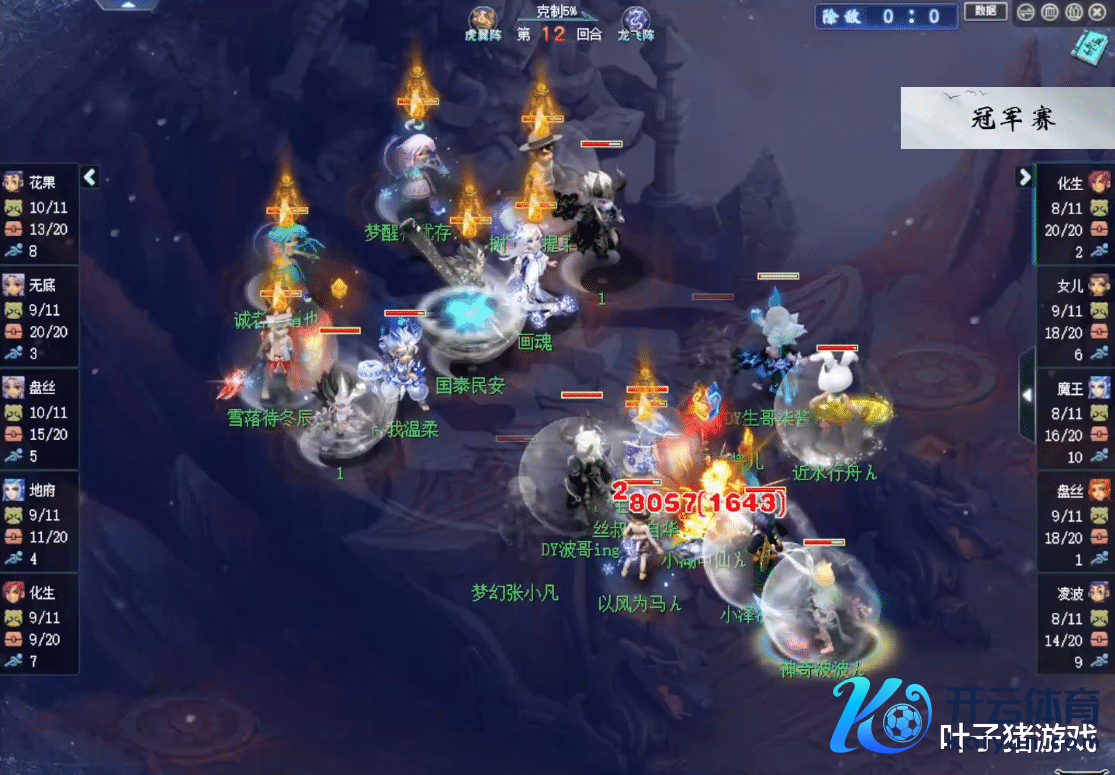Viewport: 1115px width, 775px height.
Task: Click the swap-arrows round button
Action: pos(1026,13)
